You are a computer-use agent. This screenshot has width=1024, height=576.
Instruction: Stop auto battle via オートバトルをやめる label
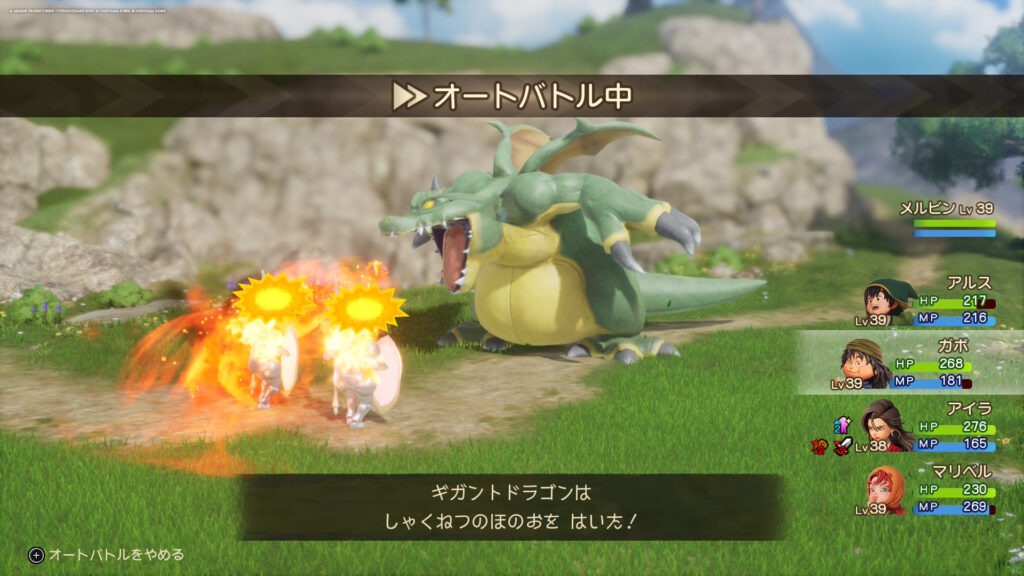pos(116,555)
